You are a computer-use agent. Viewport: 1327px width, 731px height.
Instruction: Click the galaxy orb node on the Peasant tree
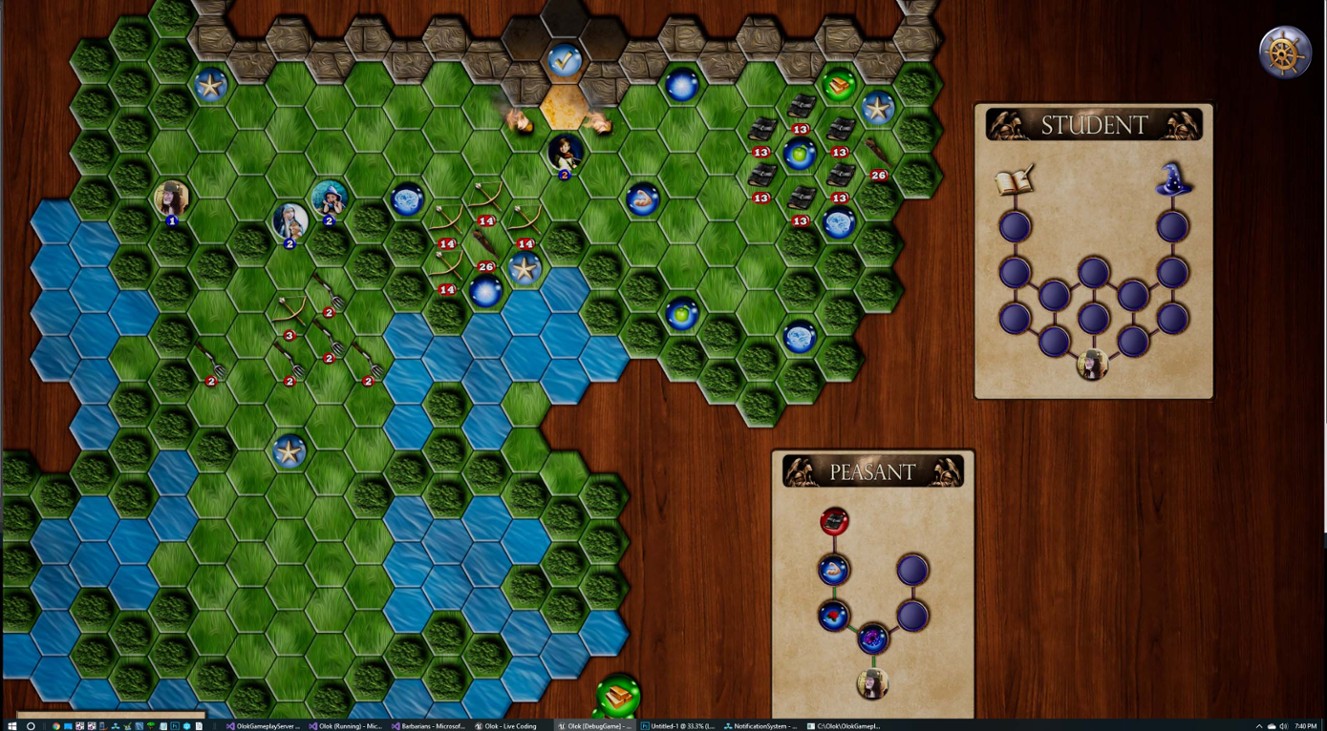point(872,637)
